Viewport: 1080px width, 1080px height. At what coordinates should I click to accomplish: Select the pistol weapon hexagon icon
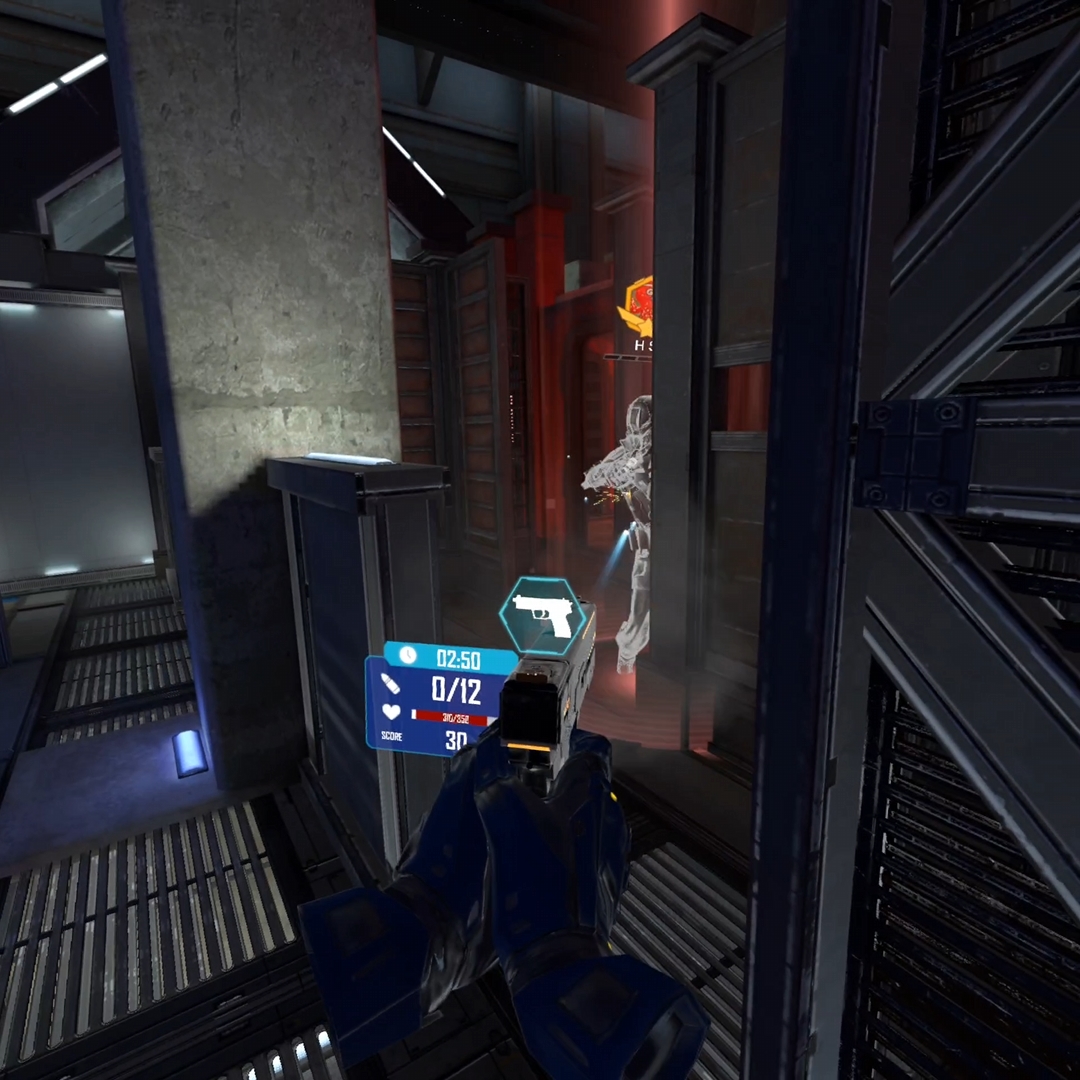coord(542,616)
